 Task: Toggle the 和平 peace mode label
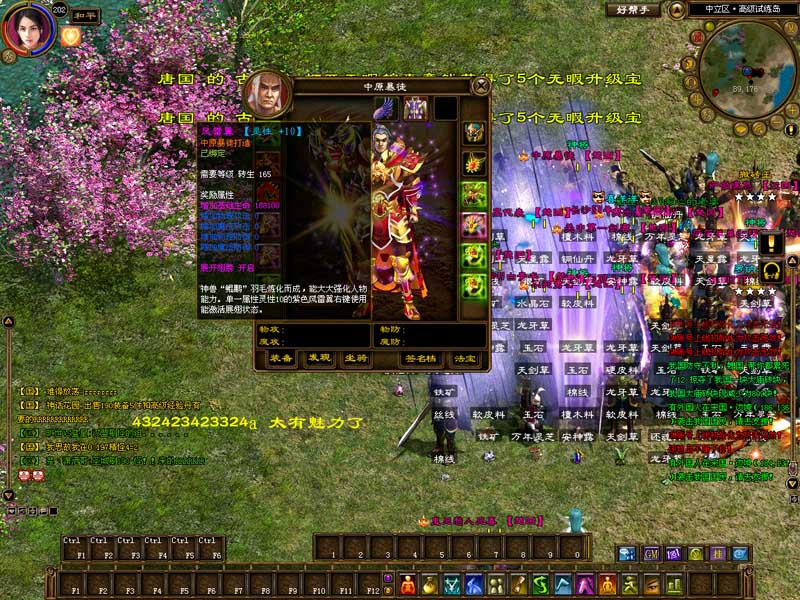pyautogui.click(x=88, y=17)
